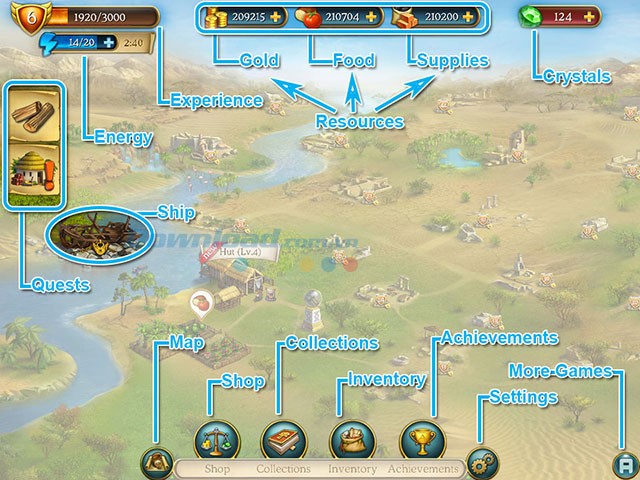Add more food with the plus button
640x480 pixels.
click(374, 17)
